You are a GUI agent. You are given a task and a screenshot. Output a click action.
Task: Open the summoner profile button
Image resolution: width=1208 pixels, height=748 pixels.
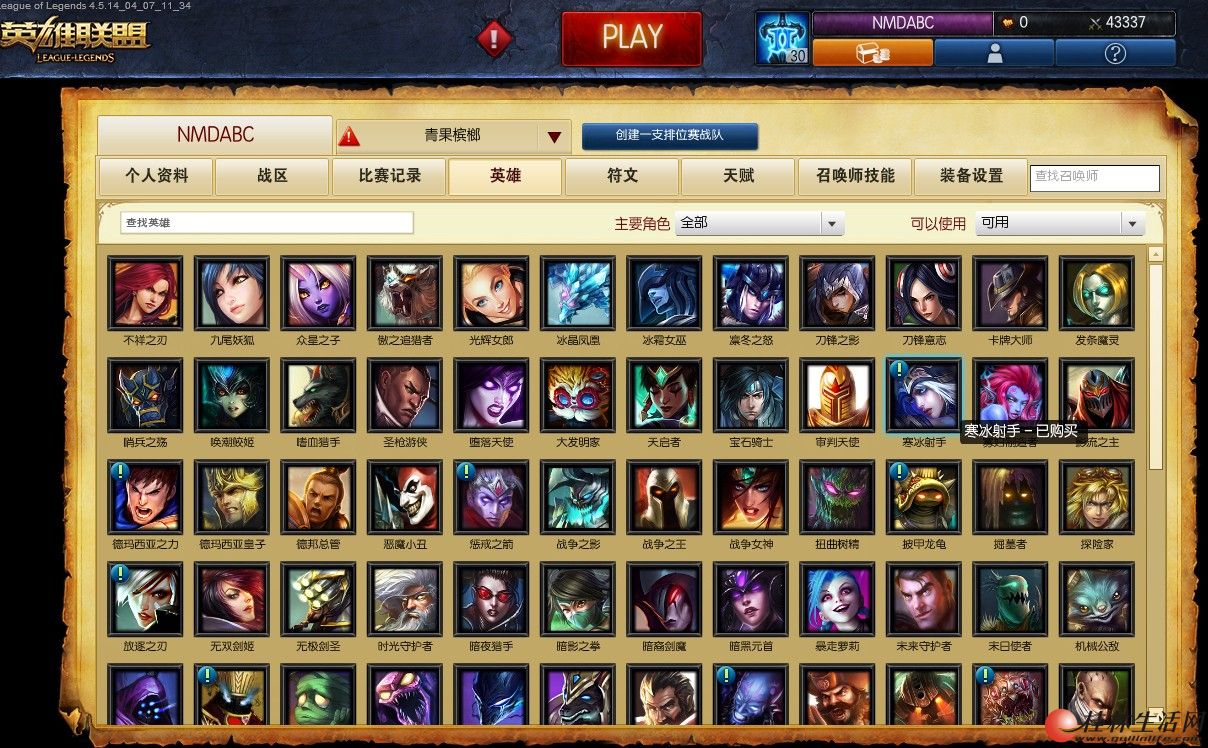(993, 53)
